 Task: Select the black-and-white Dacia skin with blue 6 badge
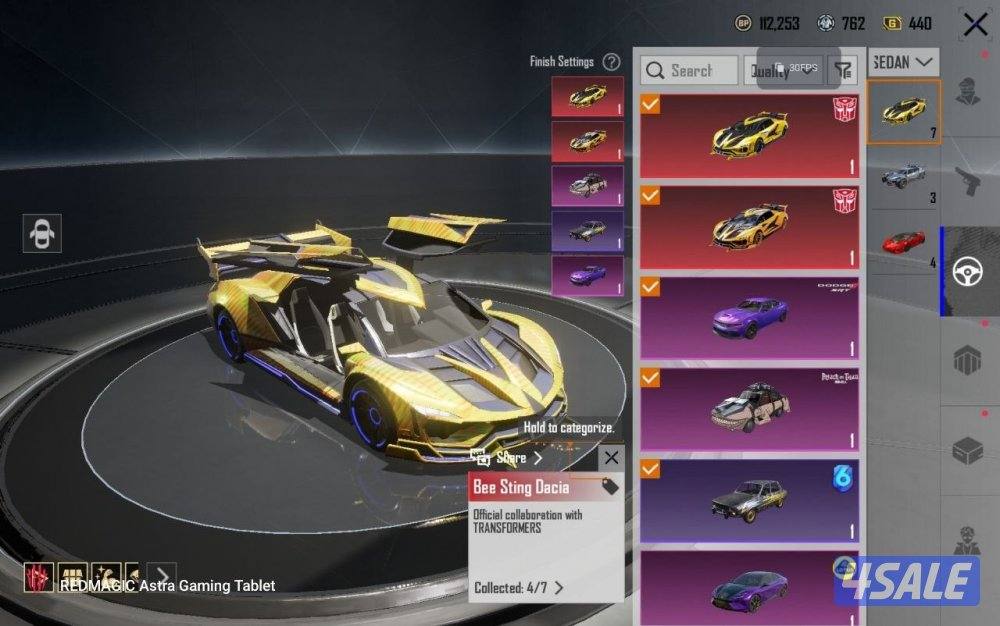[749, 500]
